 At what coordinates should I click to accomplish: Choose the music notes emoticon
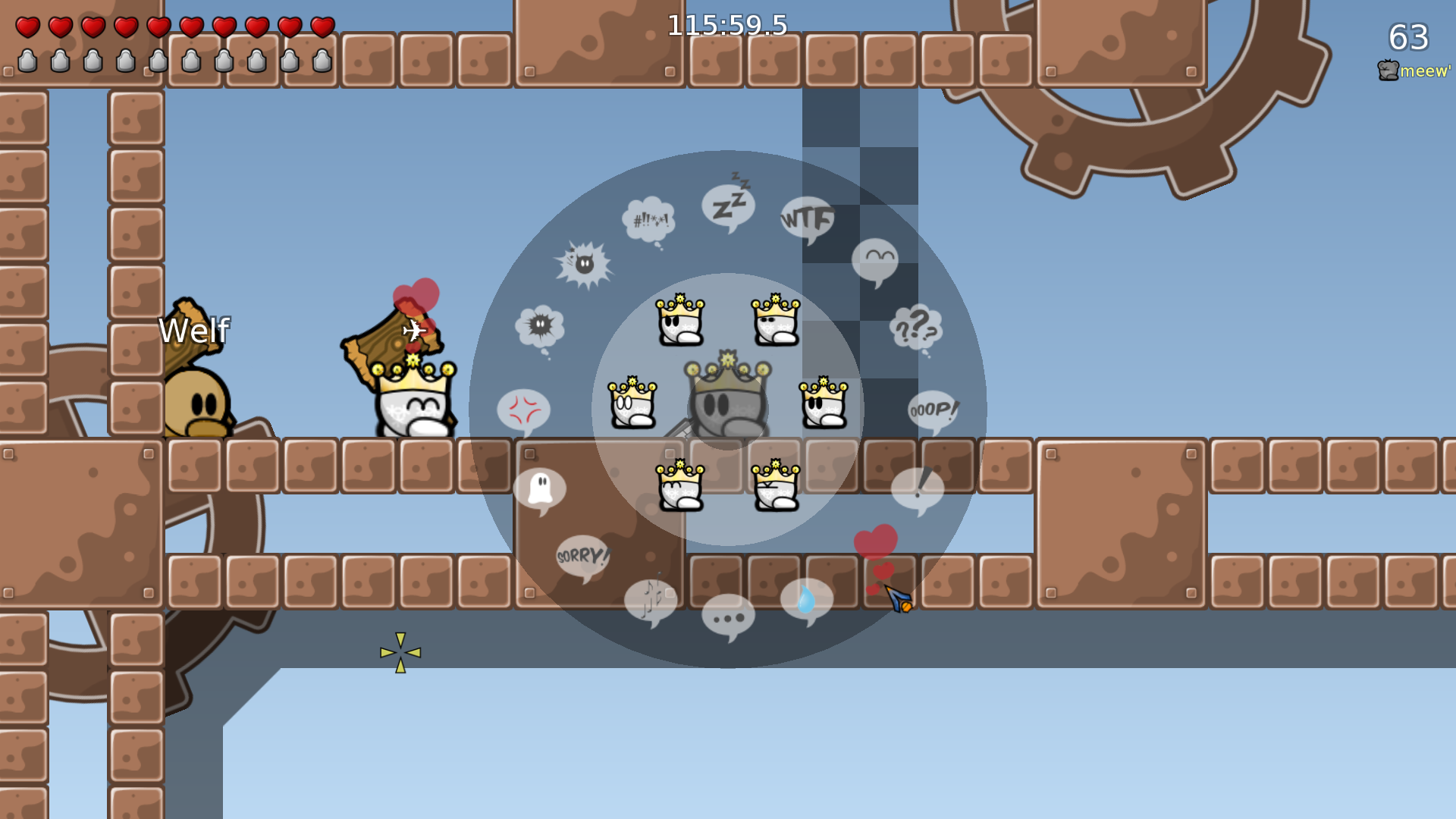pos(651,601)
